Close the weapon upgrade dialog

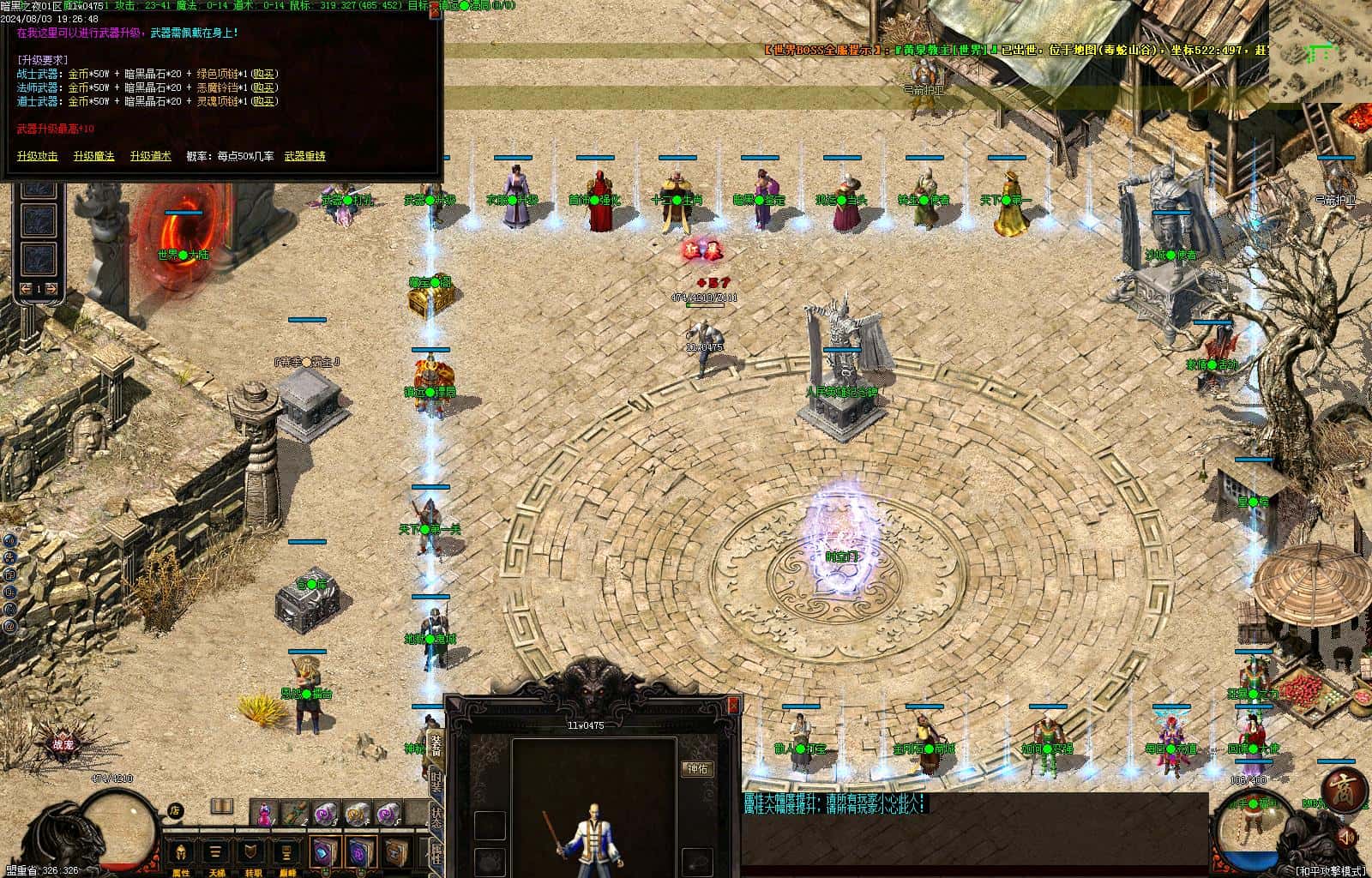pos(436,9)
